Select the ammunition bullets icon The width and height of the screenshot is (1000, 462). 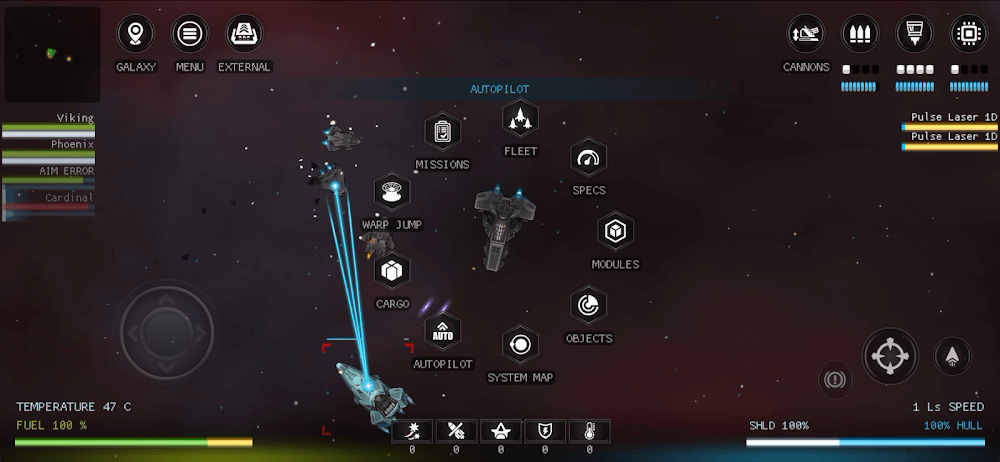click(x=860, y=33)
